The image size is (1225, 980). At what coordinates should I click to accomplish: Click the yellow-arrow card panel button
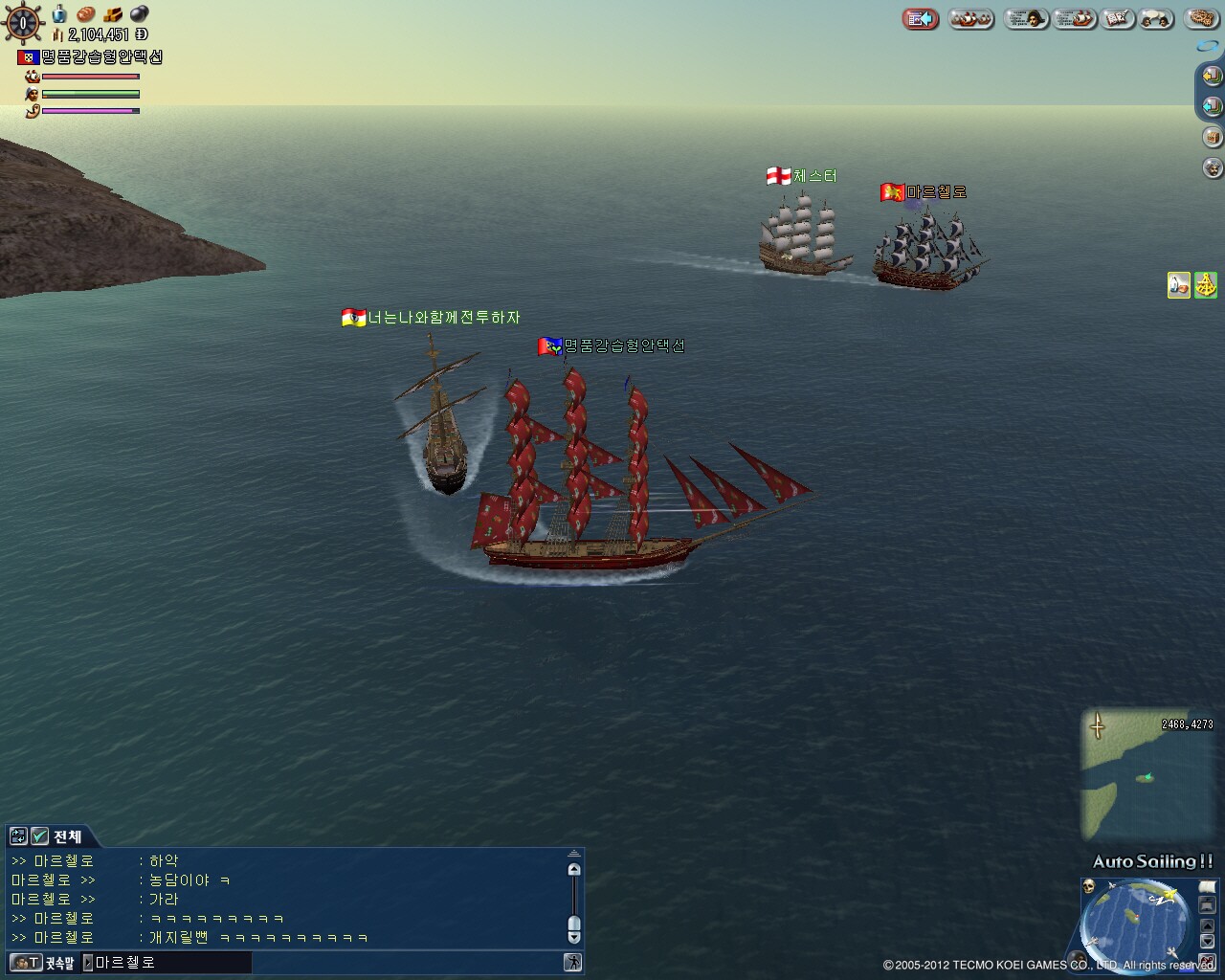click(1212, 75)
